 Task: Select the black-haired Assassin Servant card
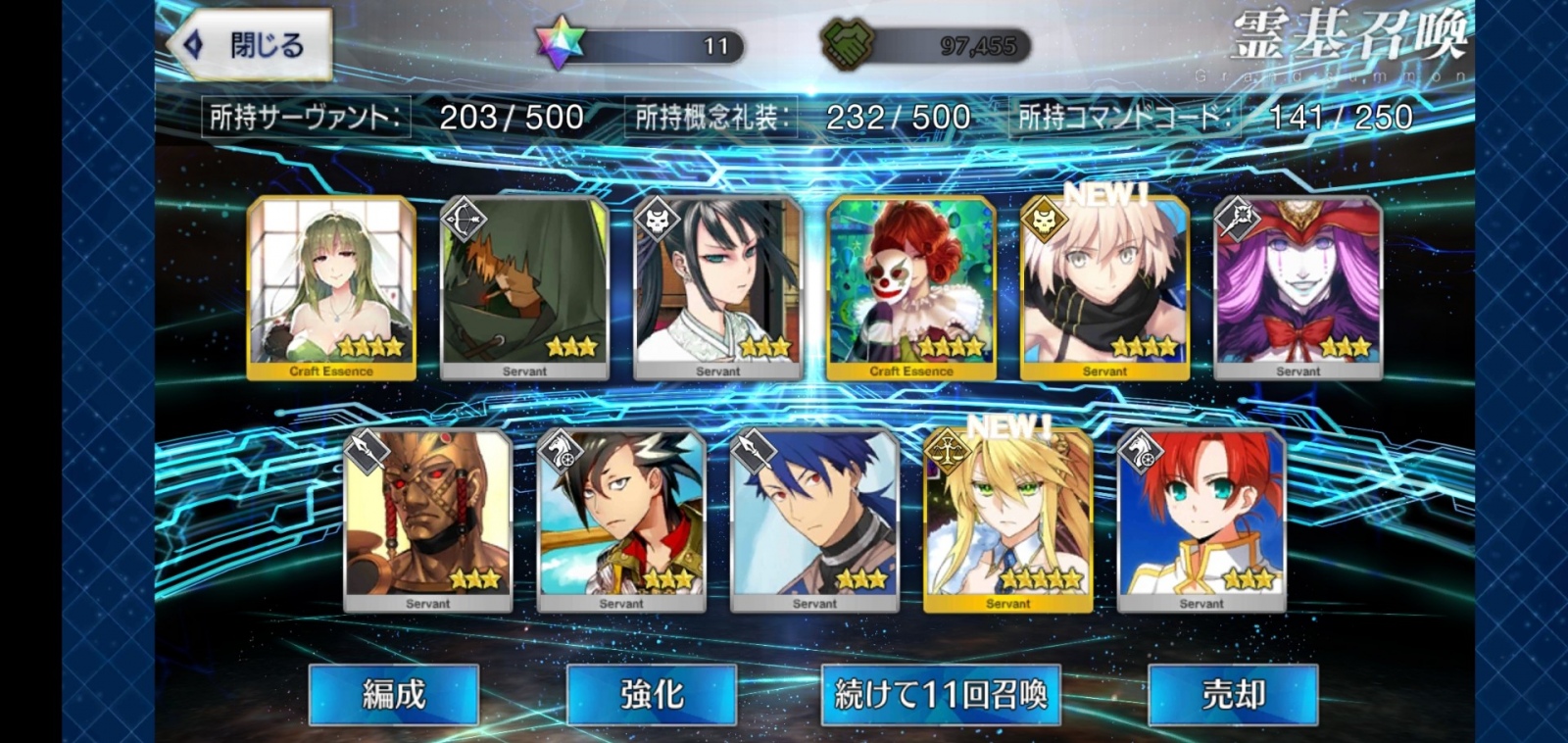click(718, 287)
